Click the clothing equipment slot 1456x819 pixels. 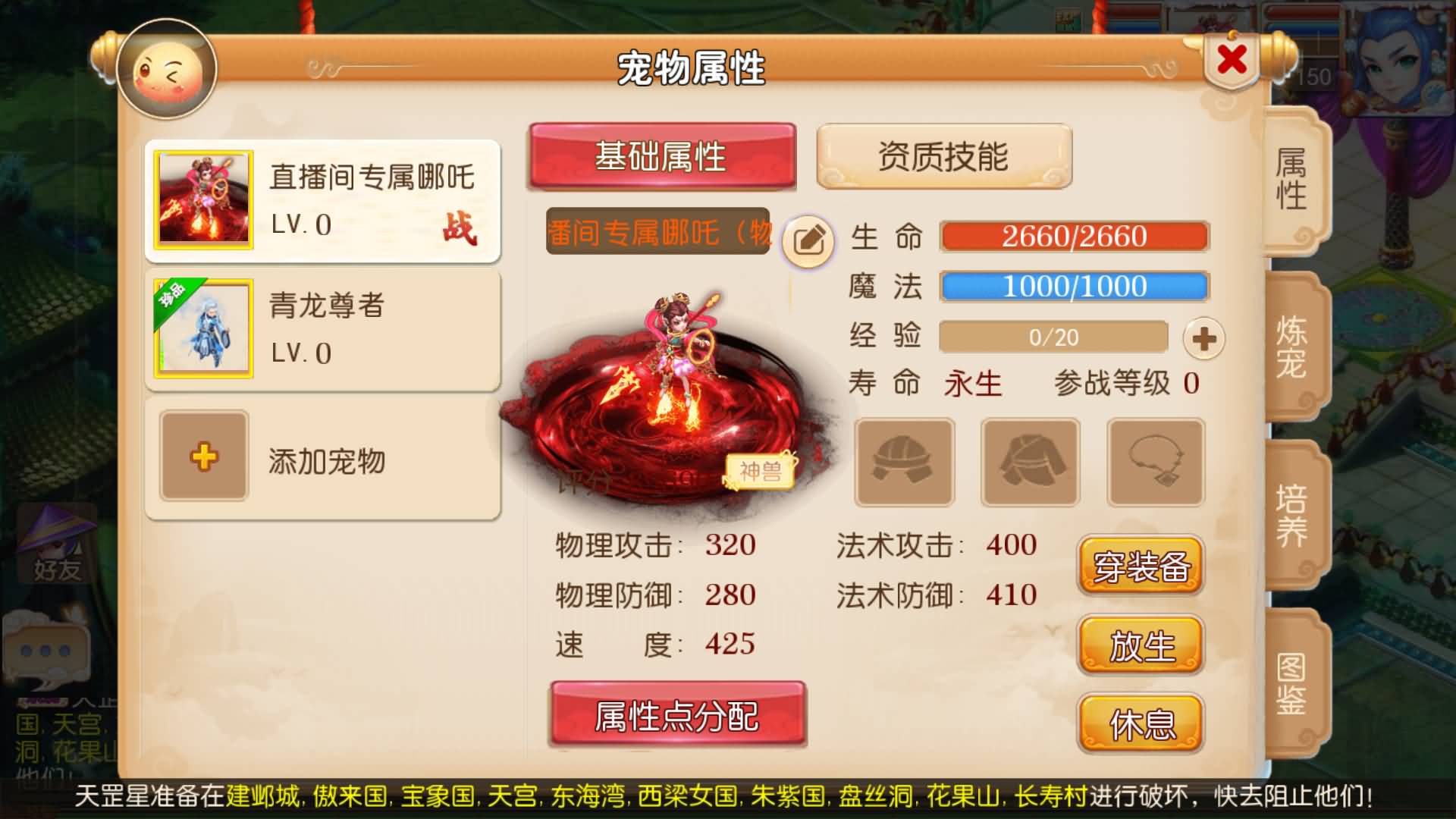click(1030, 463)
